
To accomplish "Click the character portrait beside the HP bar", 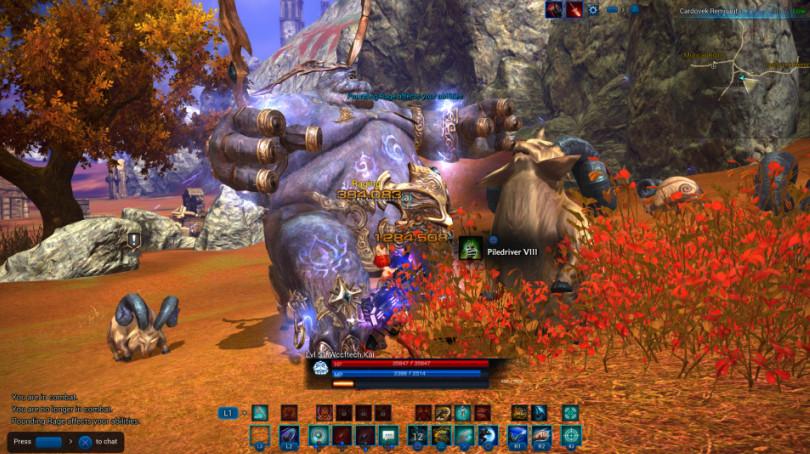I will 320,370.
